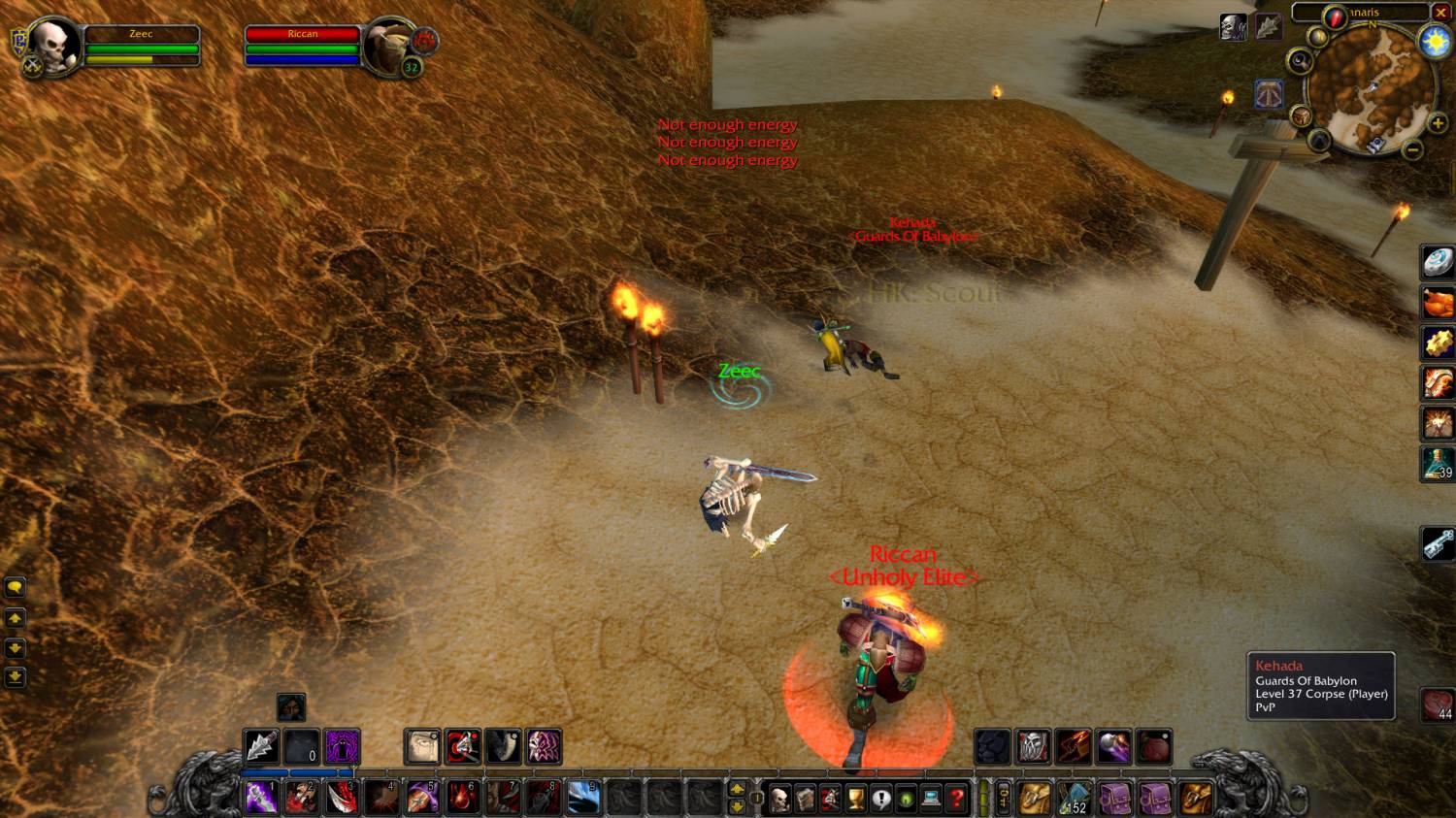Image resolution: width=1456 pixels, height=818 pixels.
Task: Open the spellbook micro menu button
Action: click(x=805, y=799)
